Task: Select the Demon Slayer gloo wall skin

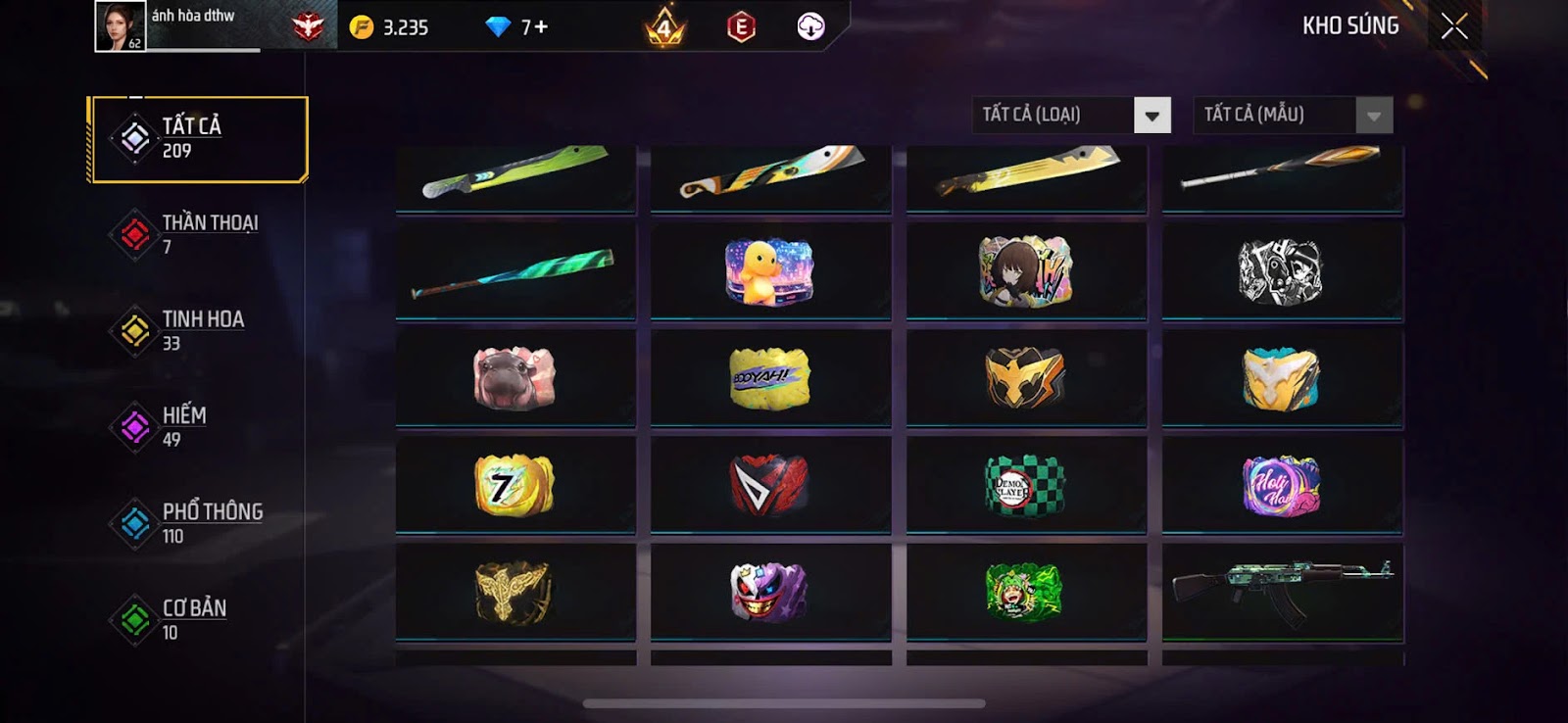Action: (x=1025, y=485)
